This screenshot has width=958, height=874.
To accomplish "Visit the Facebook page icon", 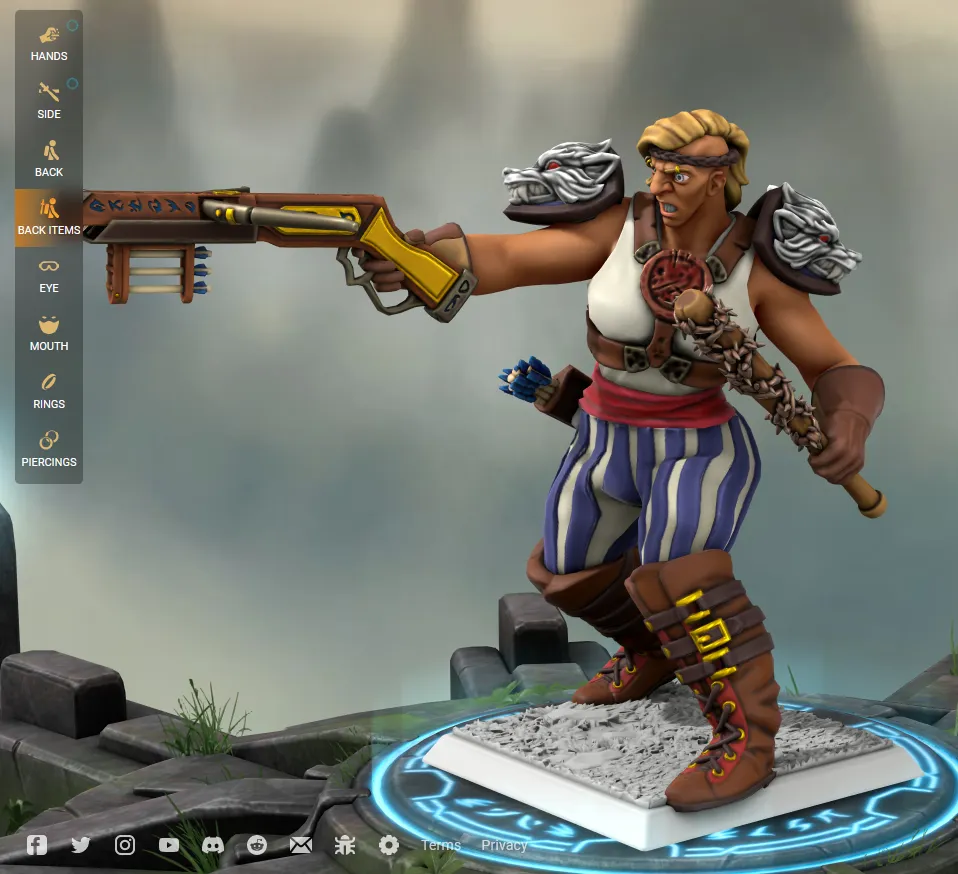I will [37, 845].
